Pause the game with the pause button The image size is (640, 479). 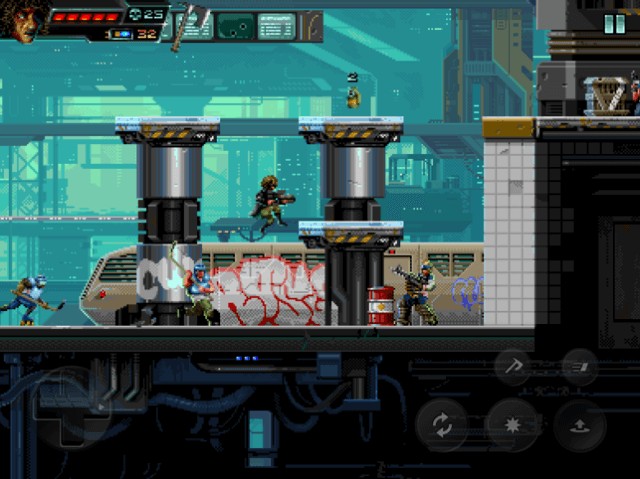coord(614,23)
